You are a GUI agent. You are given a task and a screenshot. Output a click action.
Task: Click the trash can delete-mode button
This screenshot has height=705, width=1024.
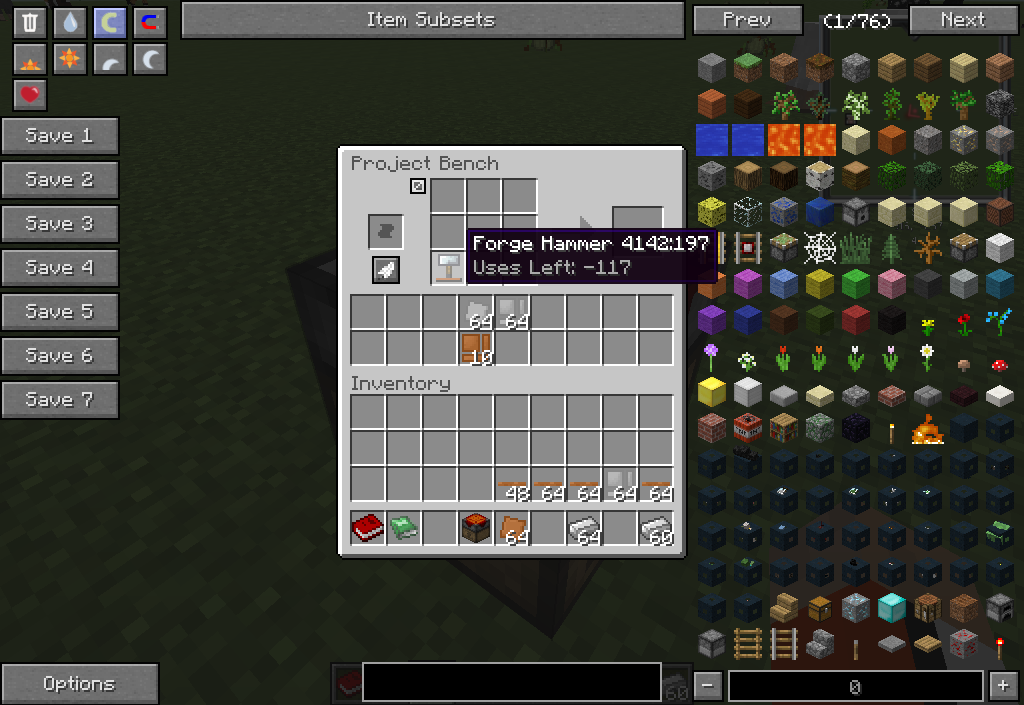pyautogui.click(x=30, y=23)
